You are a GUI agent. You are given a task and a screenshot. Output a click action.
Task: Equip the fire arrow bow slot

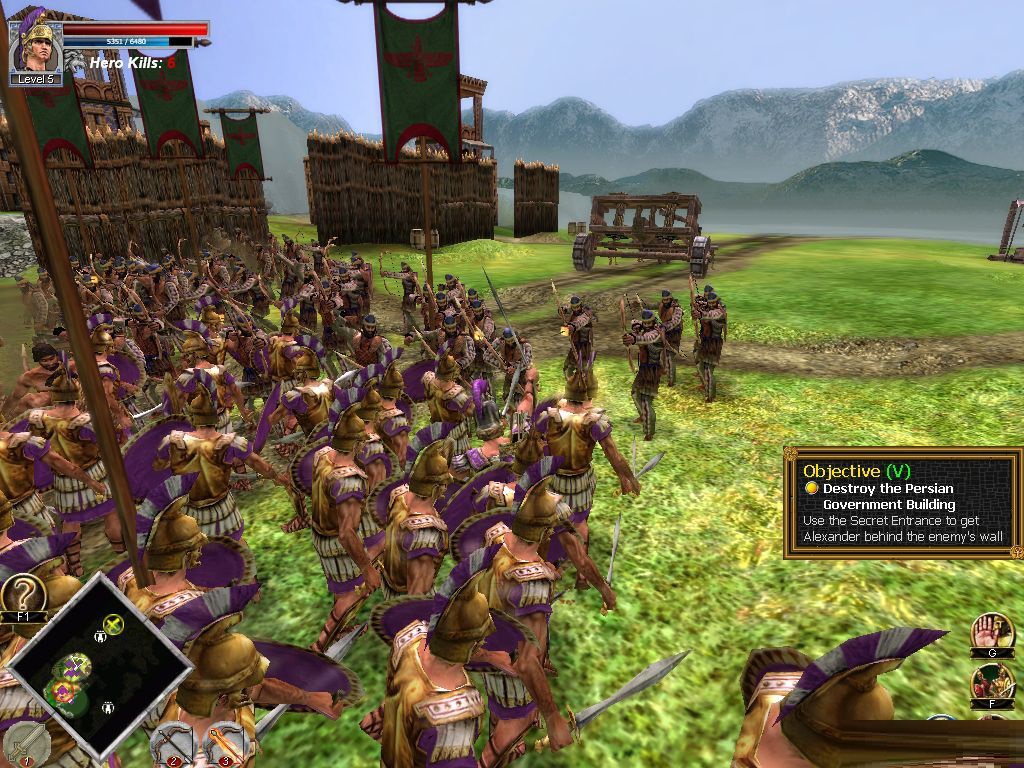tap(225, 743)
